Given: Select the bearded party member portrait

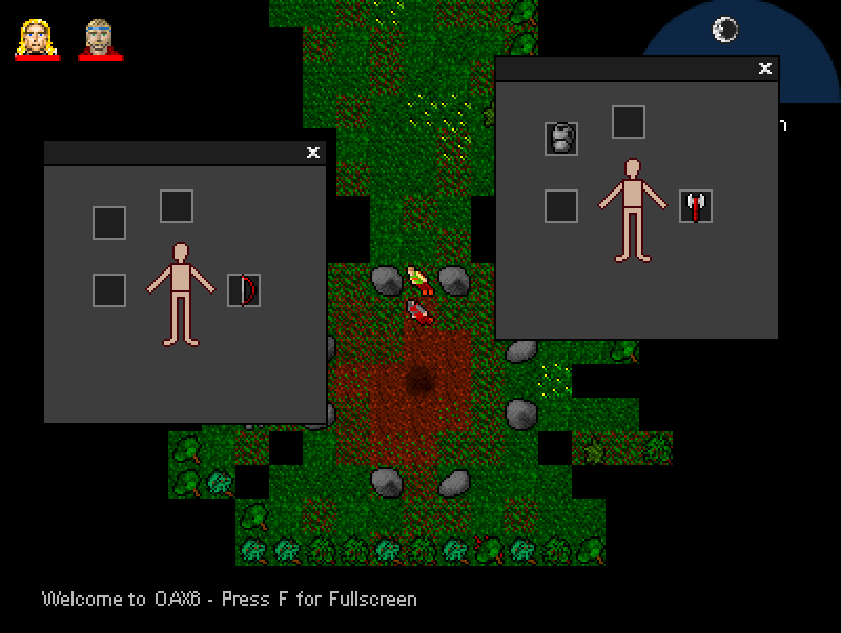Looking at the screenshot, I should point(100,39).
